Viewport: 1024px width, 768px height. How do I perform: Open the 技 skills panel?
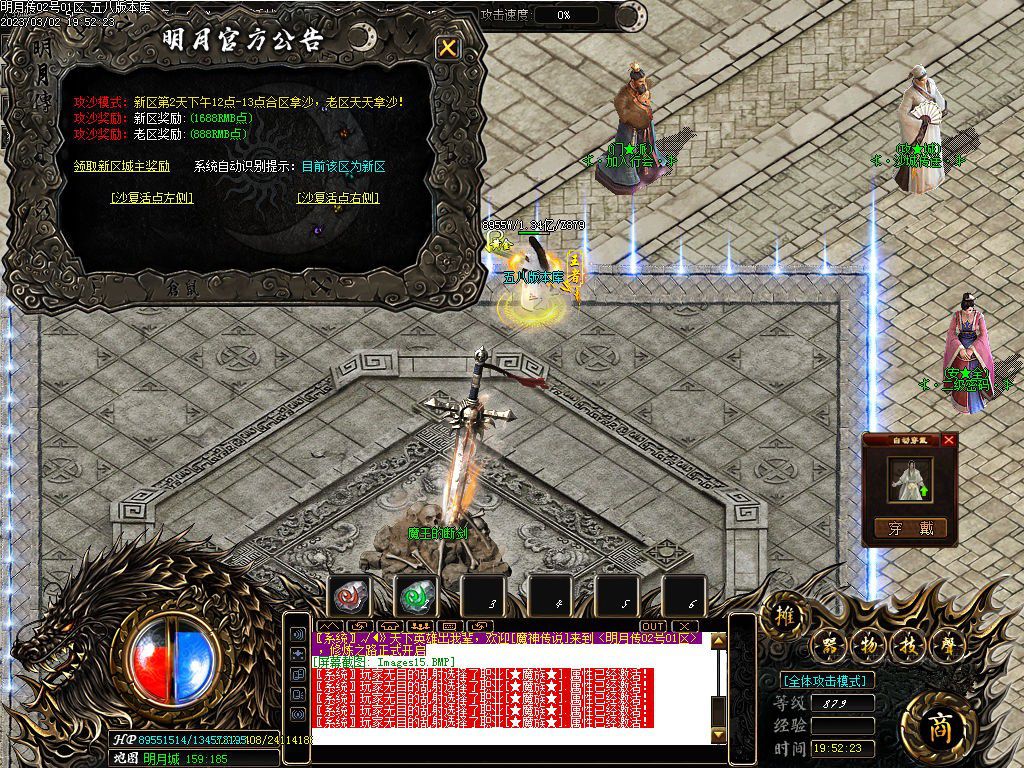(x=909, y=645)
